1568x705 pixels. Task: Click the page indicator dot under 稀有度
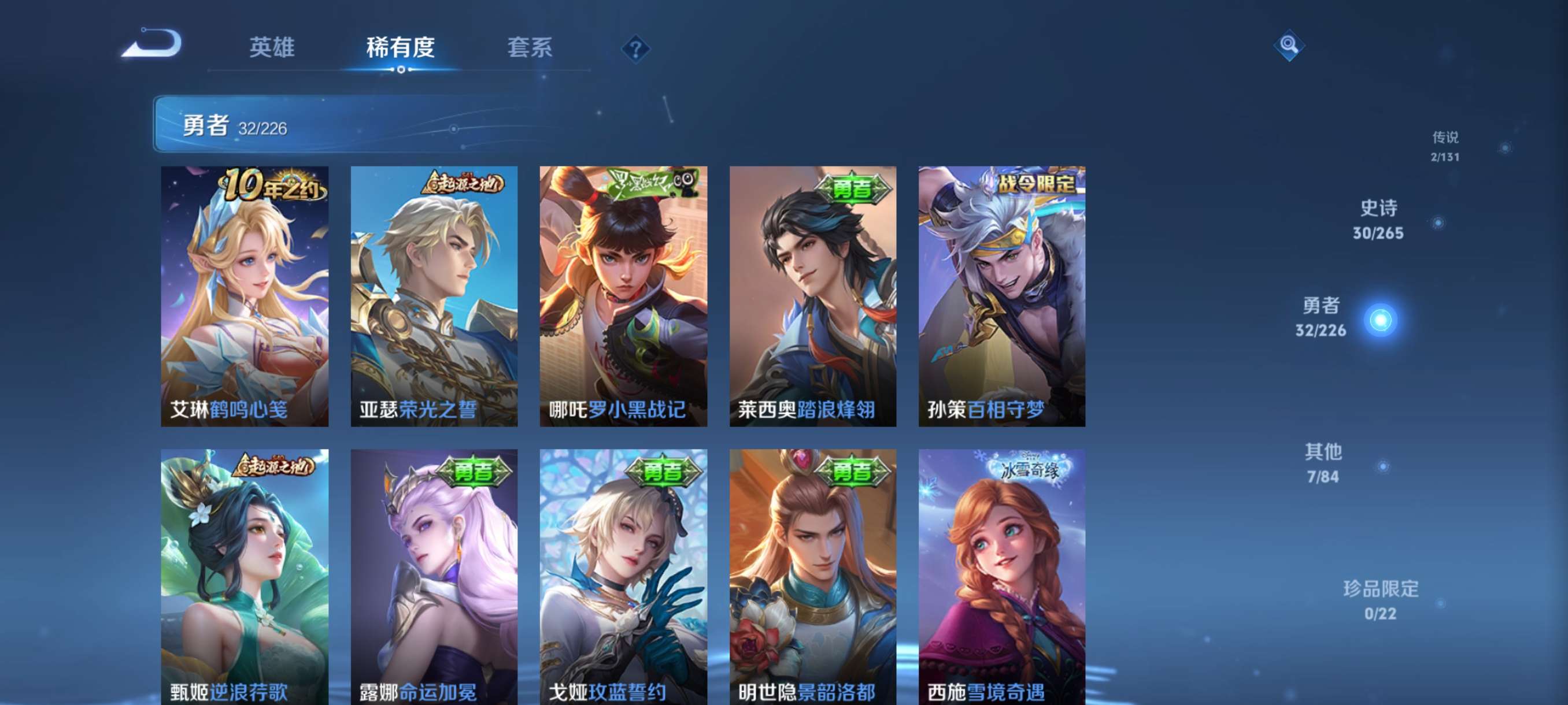400,70
